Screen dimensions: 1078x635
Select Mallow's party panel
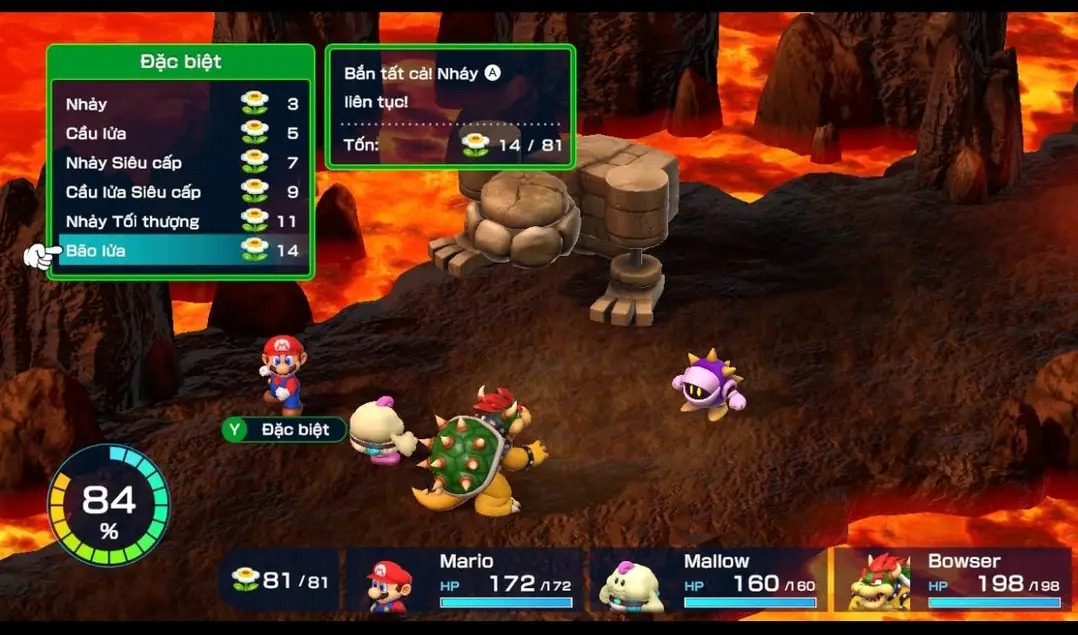click(x=710, y=580)
